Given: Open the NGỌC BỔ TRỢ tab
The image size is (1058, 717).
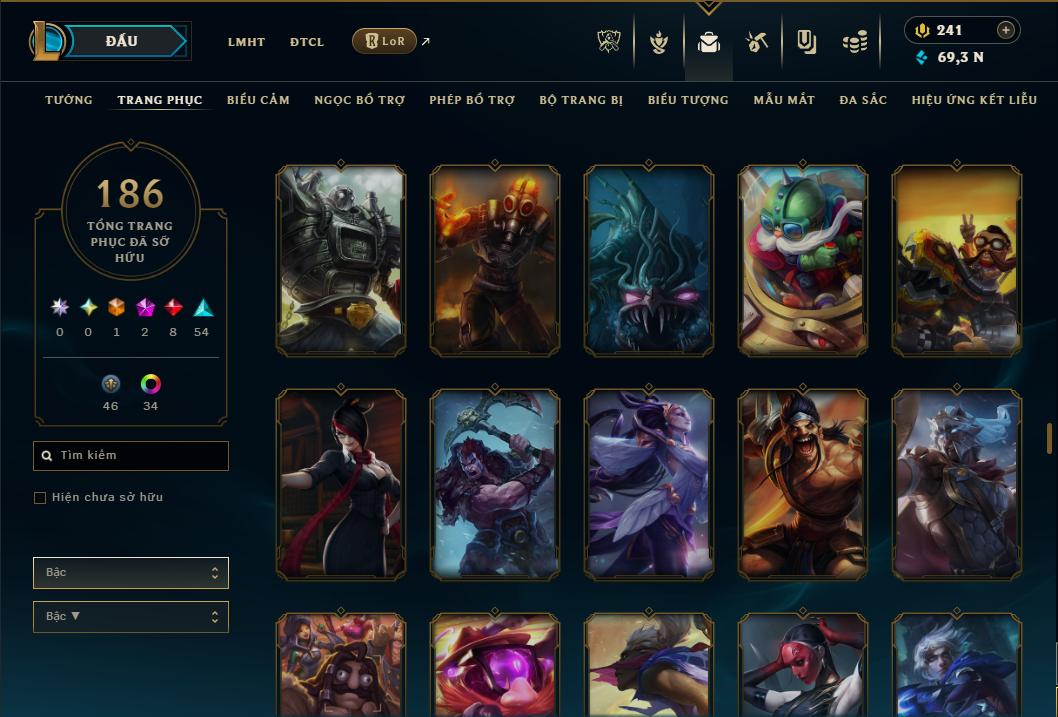Looking at the screenshot, I should (359, 100).
